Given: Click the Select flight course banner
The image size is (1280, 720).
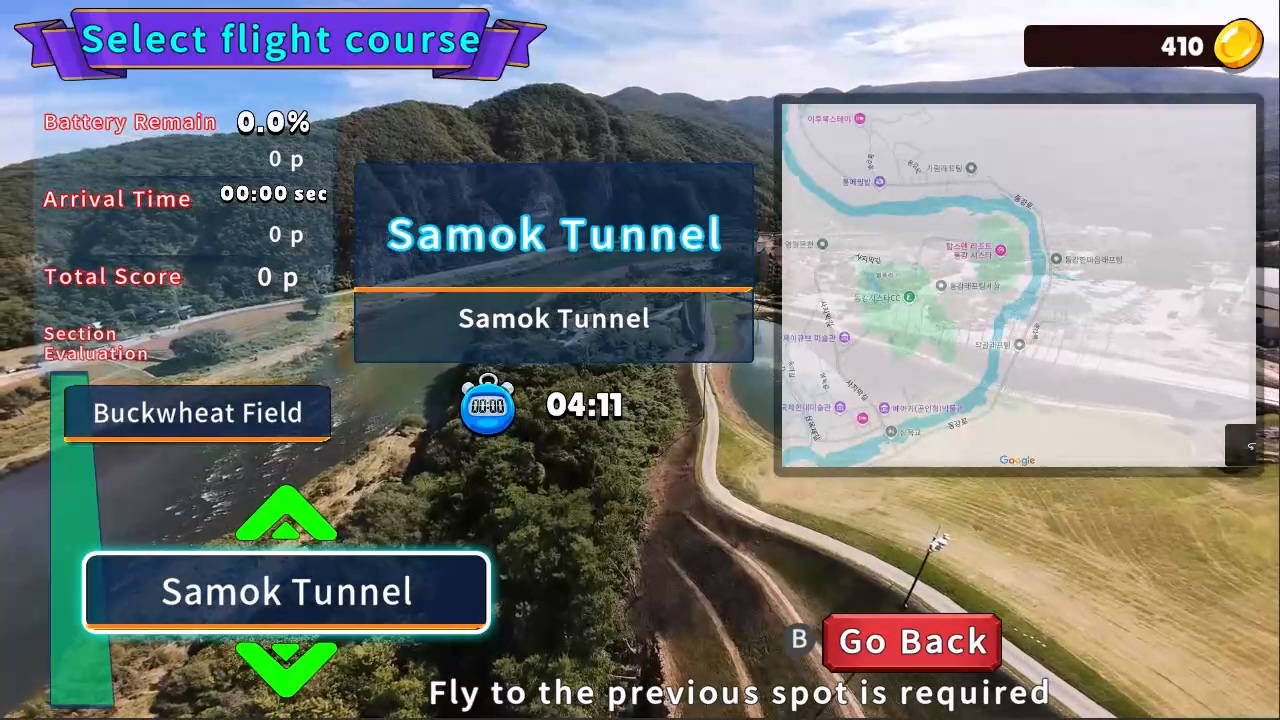Looking at the screenshot, I should [280, 40].
